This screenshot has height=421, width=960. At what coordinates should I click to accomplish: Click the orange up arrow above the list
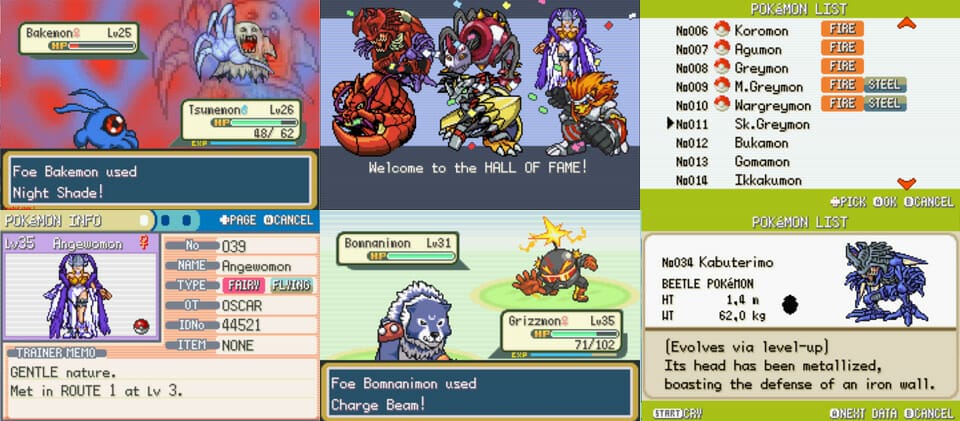[x=906, y=22]
